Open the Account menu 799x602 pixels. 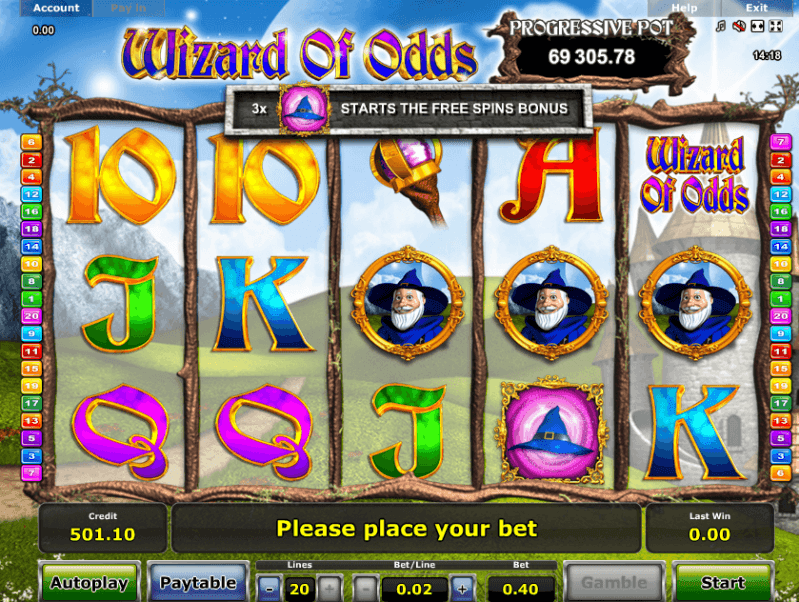[x=56, y=8]
